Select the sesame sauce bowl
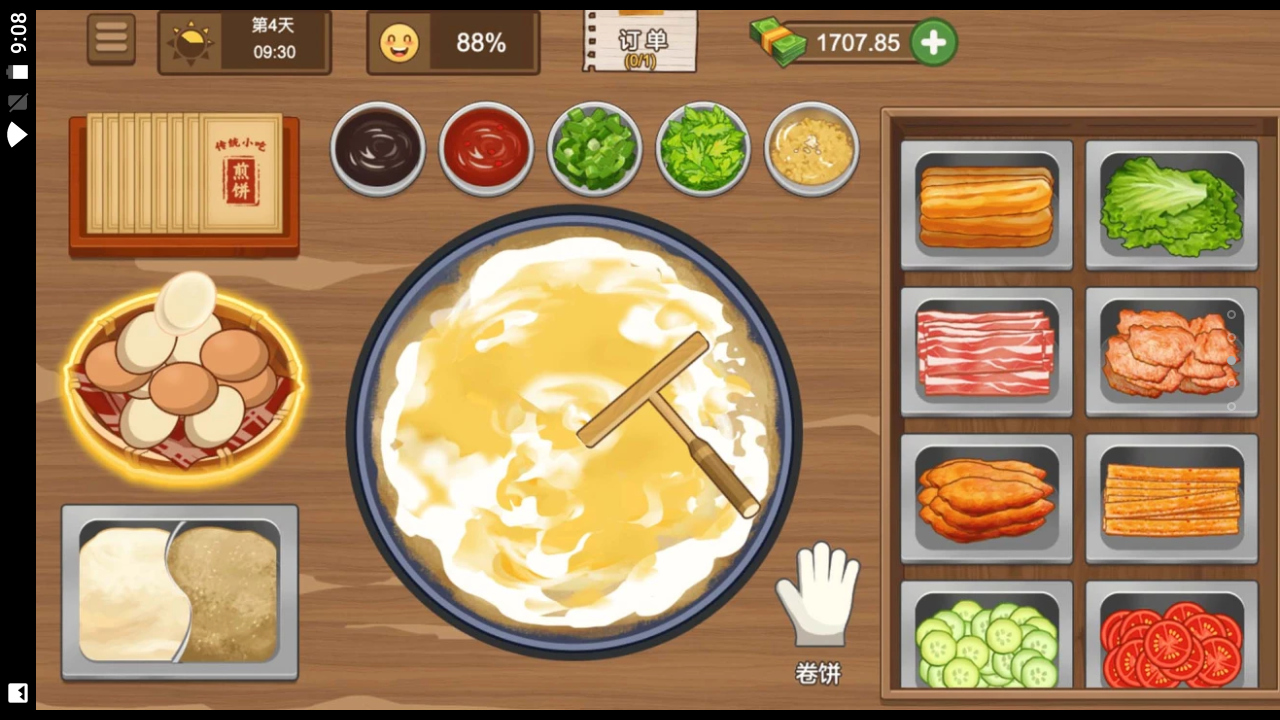The height and width of the screenshot is (720, 1280). pyautogui.click(x=811, y=148)
